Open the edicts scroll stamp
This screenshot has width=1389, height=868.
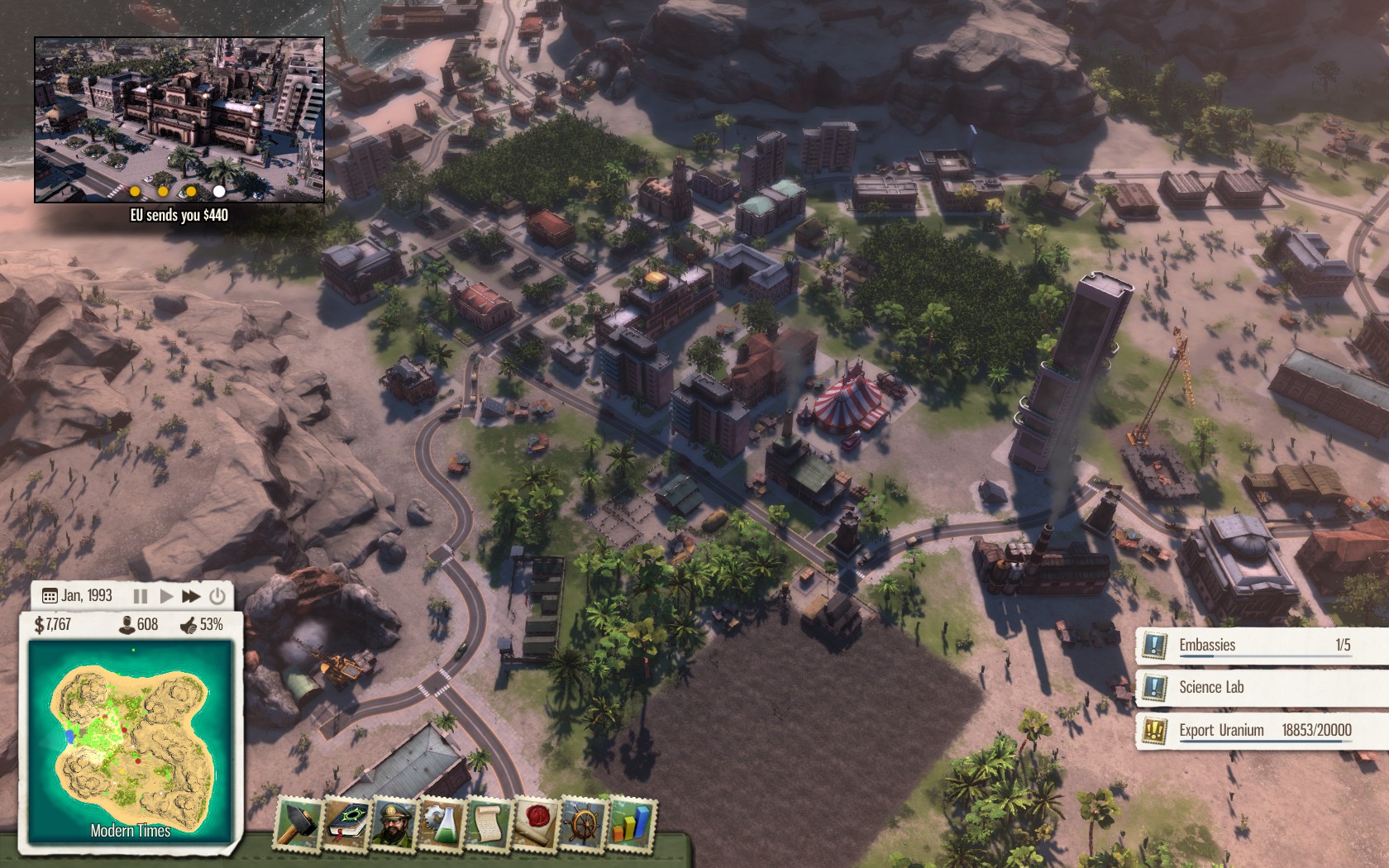[489, 824]
